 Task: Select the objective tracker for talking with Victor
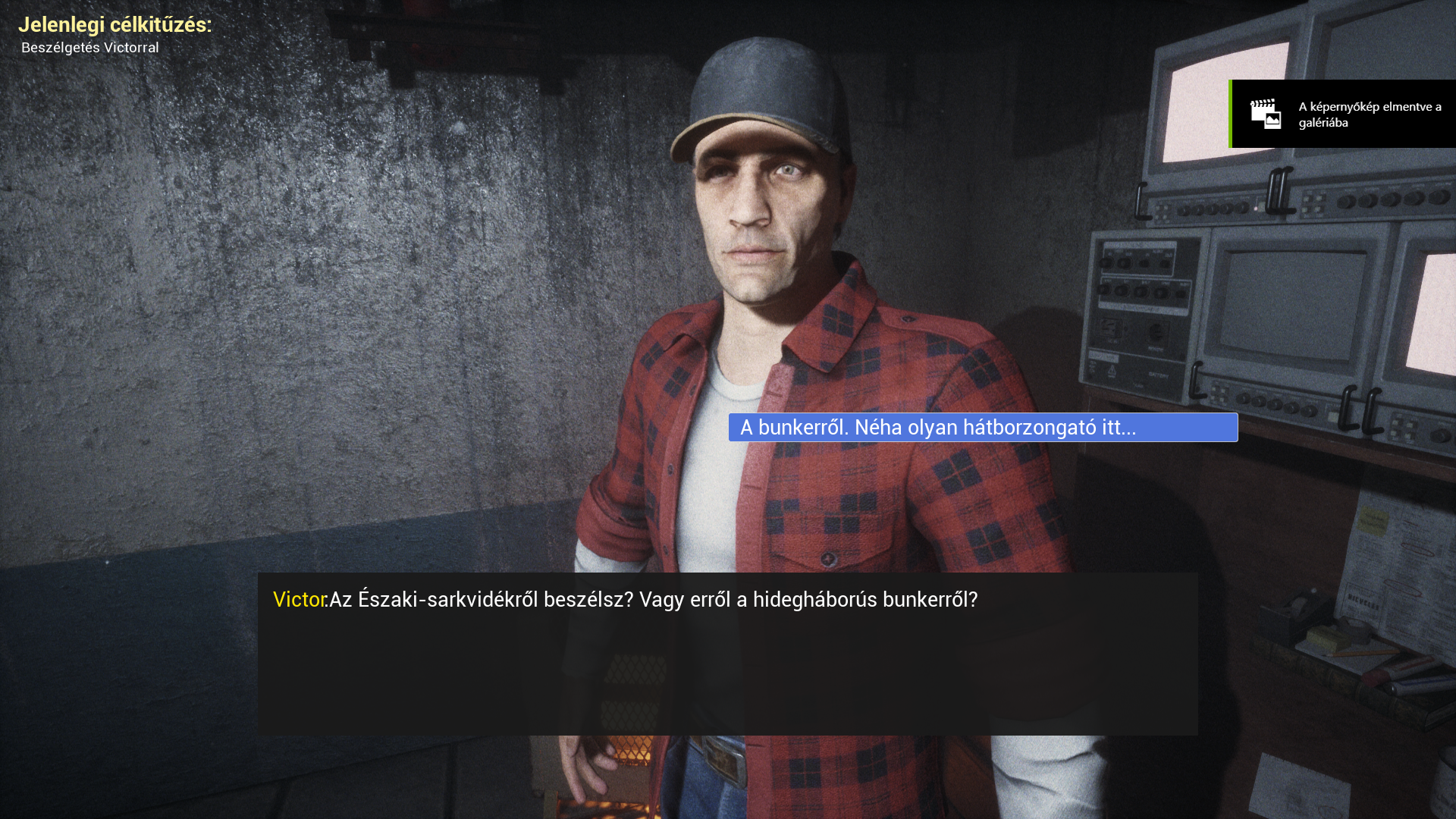click(x=90, y=48)
